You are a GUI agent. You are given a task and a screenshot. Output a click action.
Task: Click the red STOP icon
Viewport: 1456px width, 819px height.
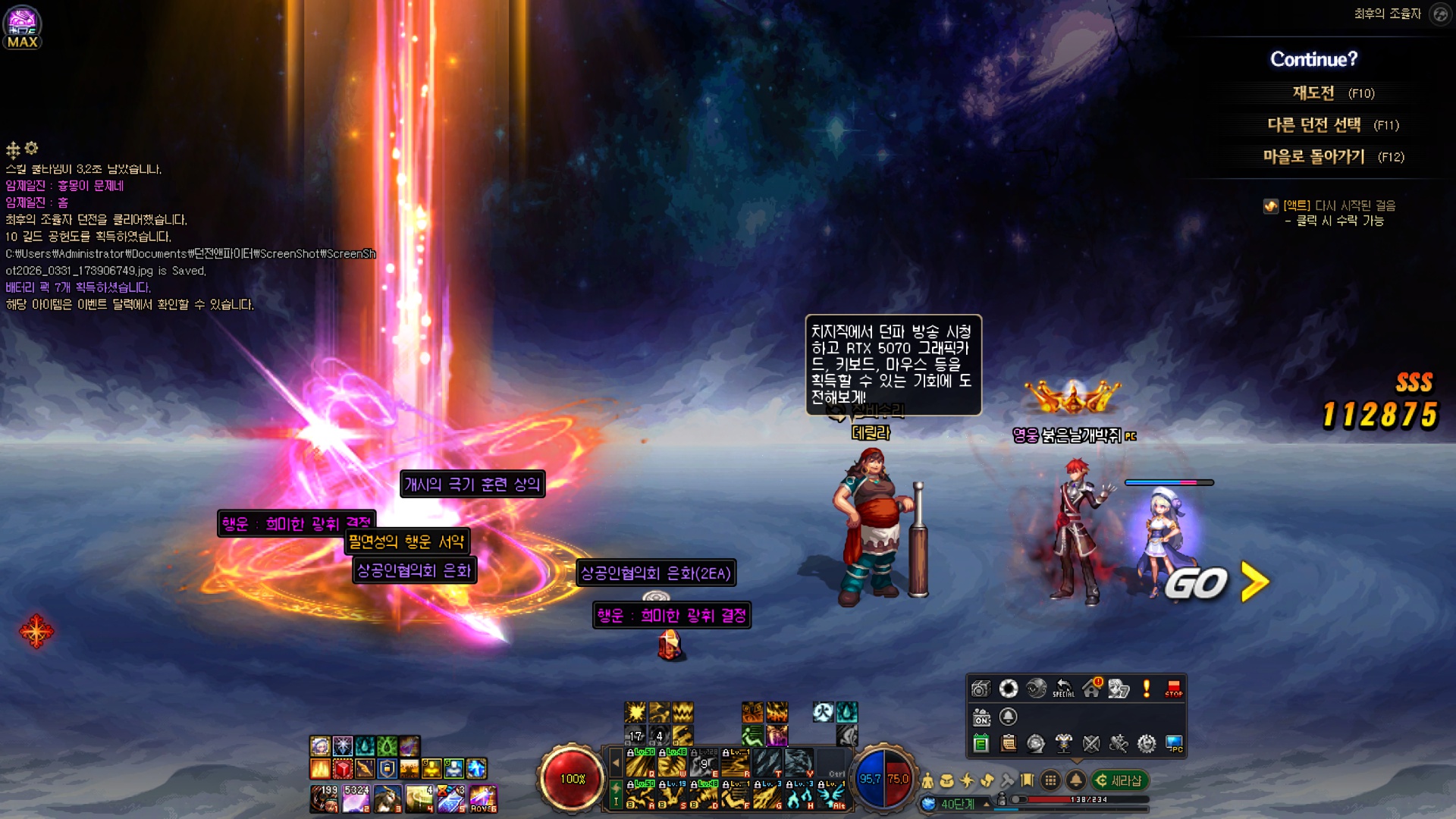click(1173, 689)
